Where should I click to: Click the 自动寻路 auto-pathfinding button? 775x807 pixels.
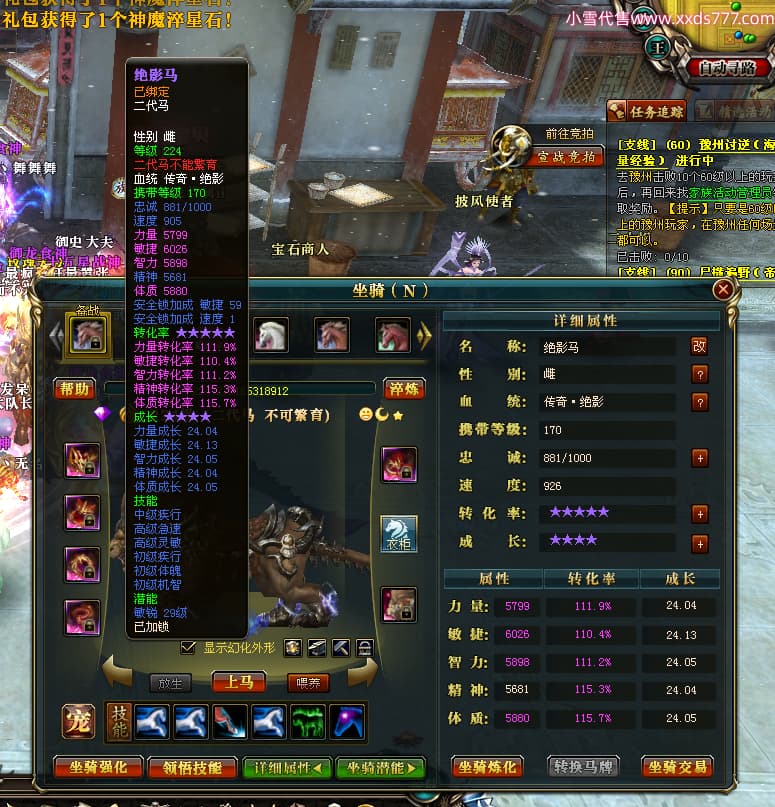tap(727, 69)
